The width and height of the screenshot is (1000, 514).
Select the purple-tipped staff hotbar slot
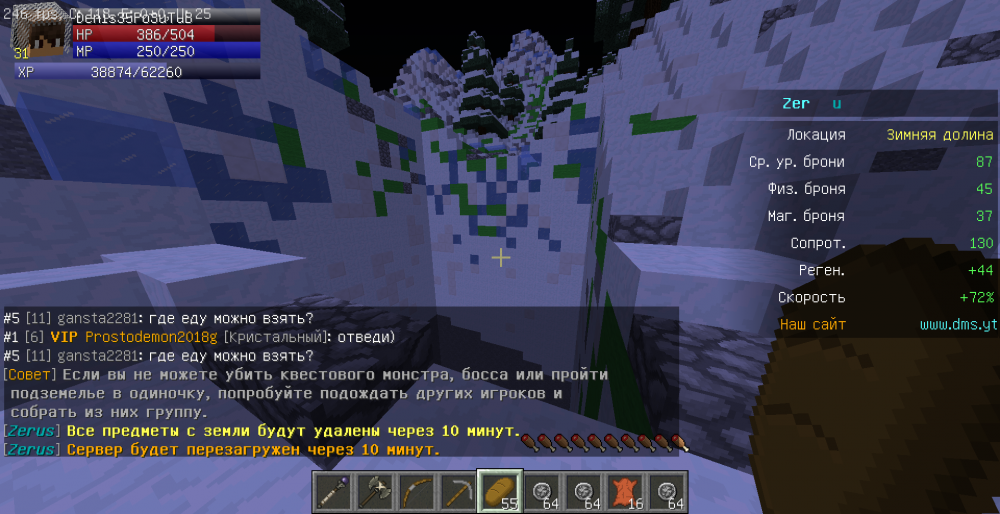(x=336, y=491)
